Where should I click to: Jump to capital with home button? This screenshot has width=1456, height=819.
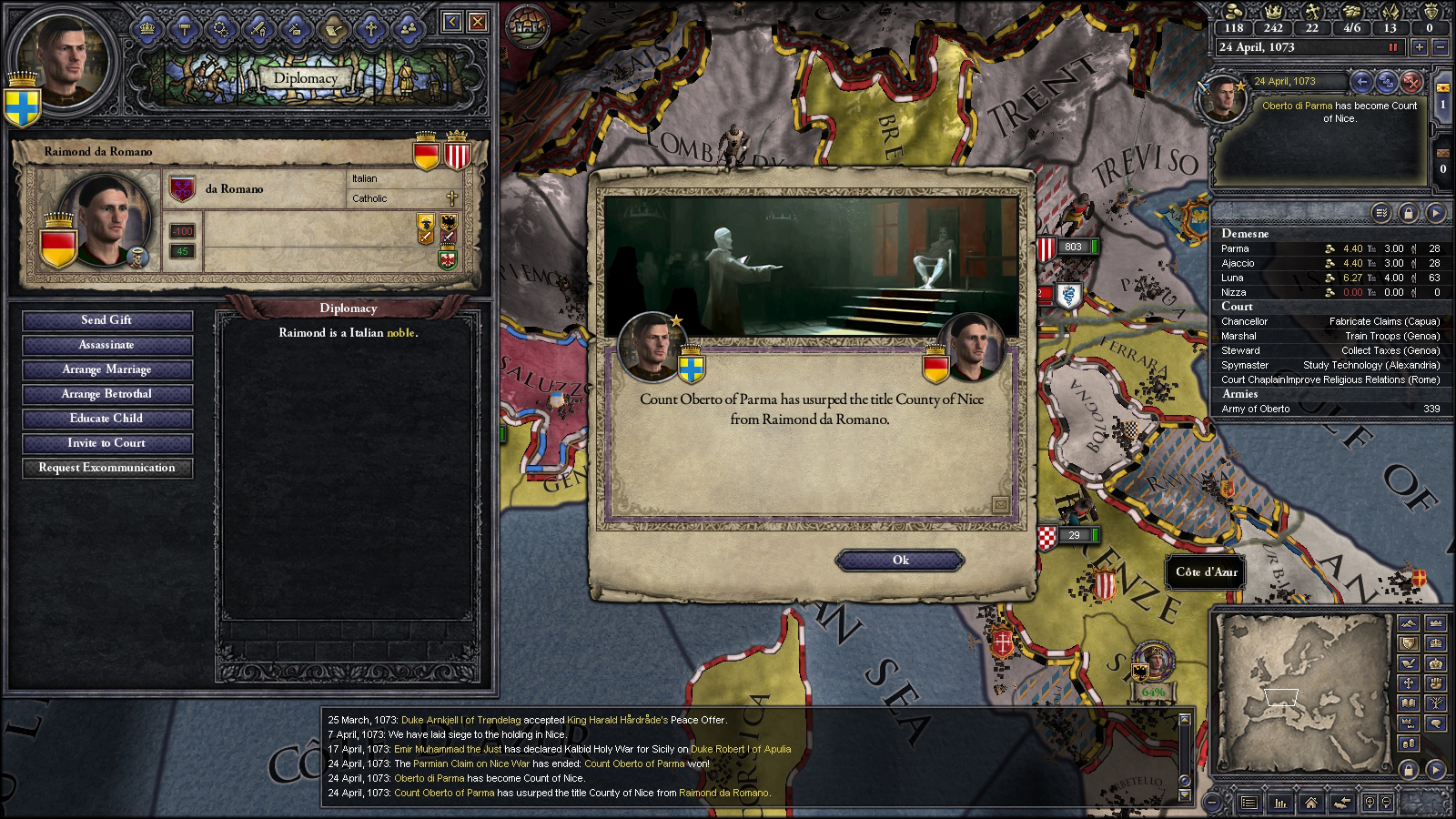(1310, 803)
